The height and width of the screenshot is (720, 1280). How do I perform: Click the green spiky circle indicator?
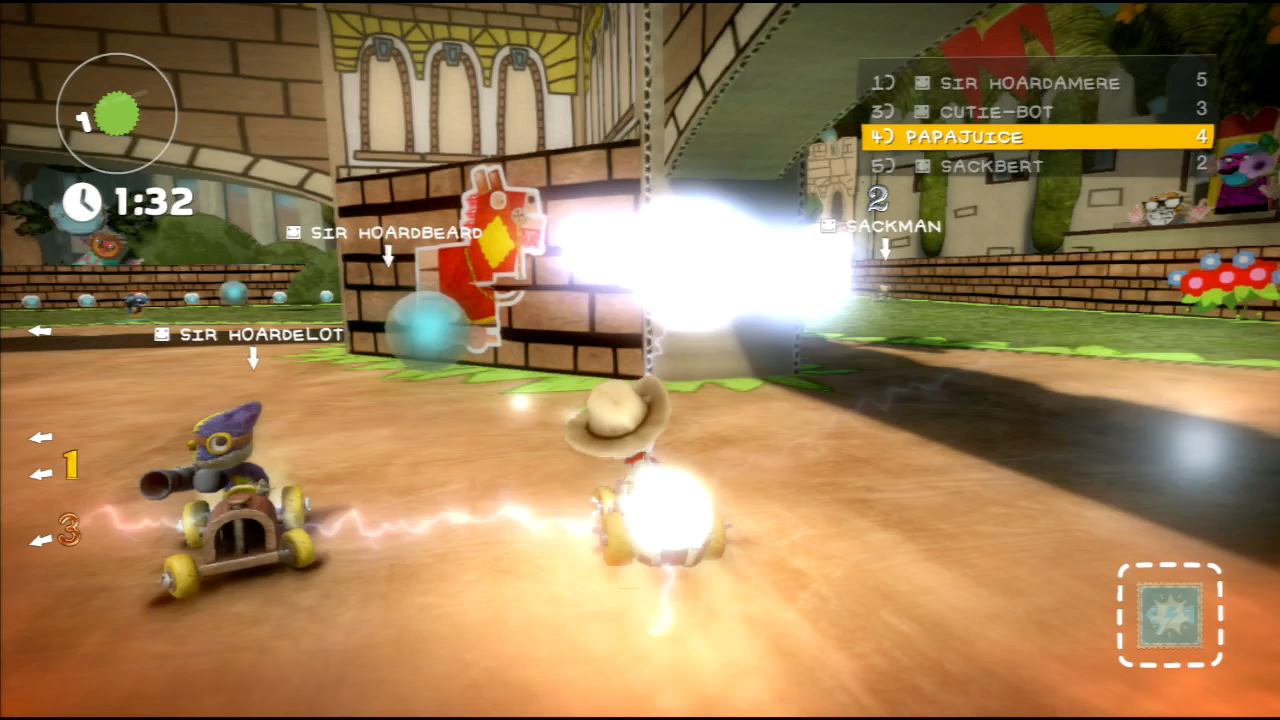pyautogui.click(x=119, y=114)
